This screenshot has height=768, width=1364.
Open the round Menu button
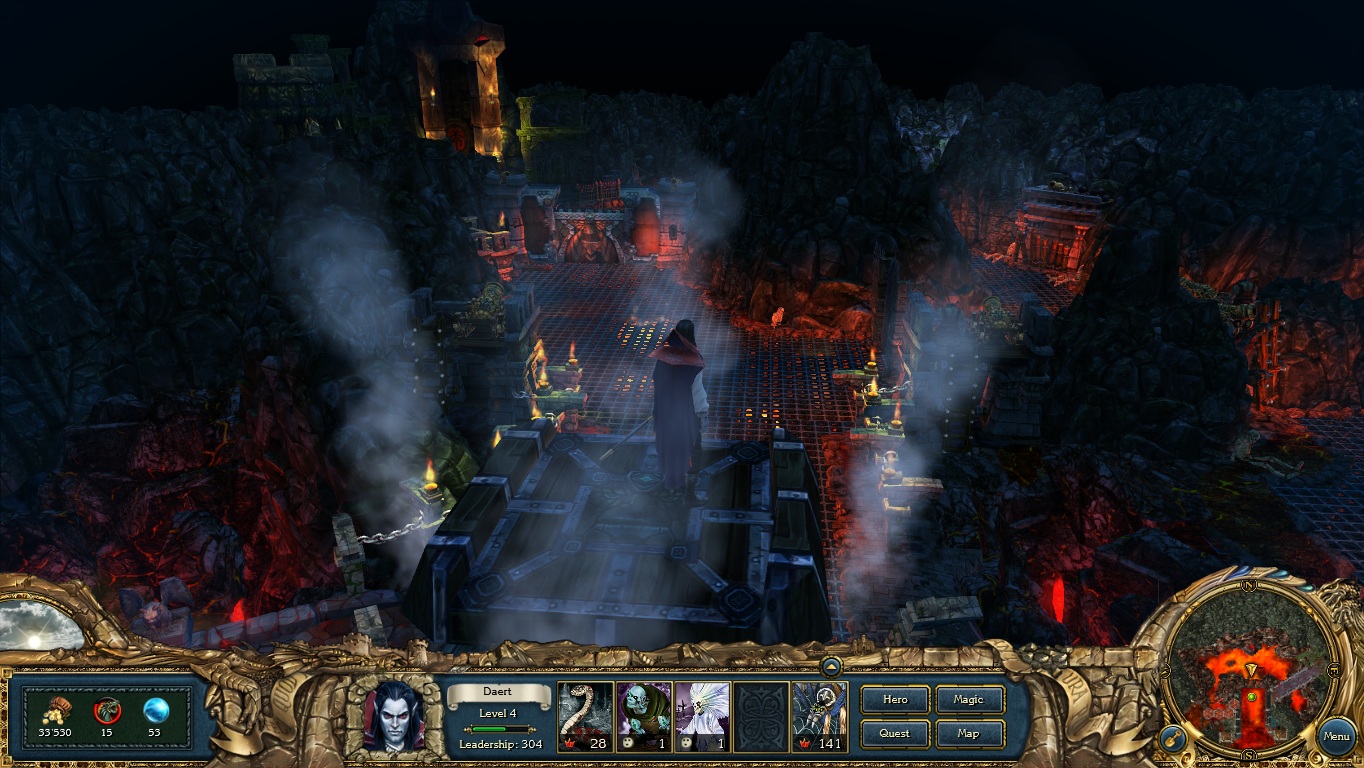tap(1336, 737)
